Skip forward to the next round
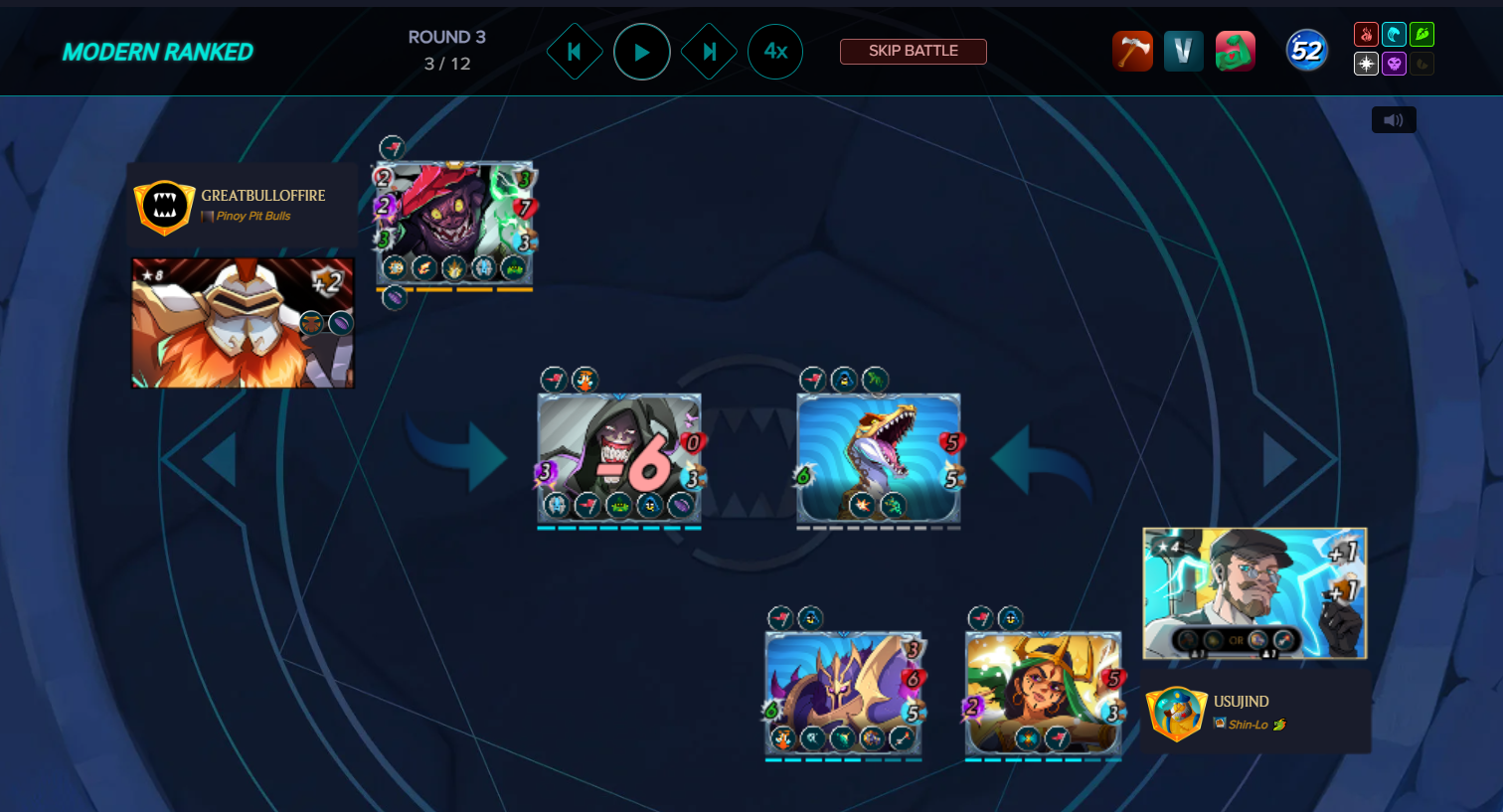This screenshot has width=1503, height=812. click(709, 52)
